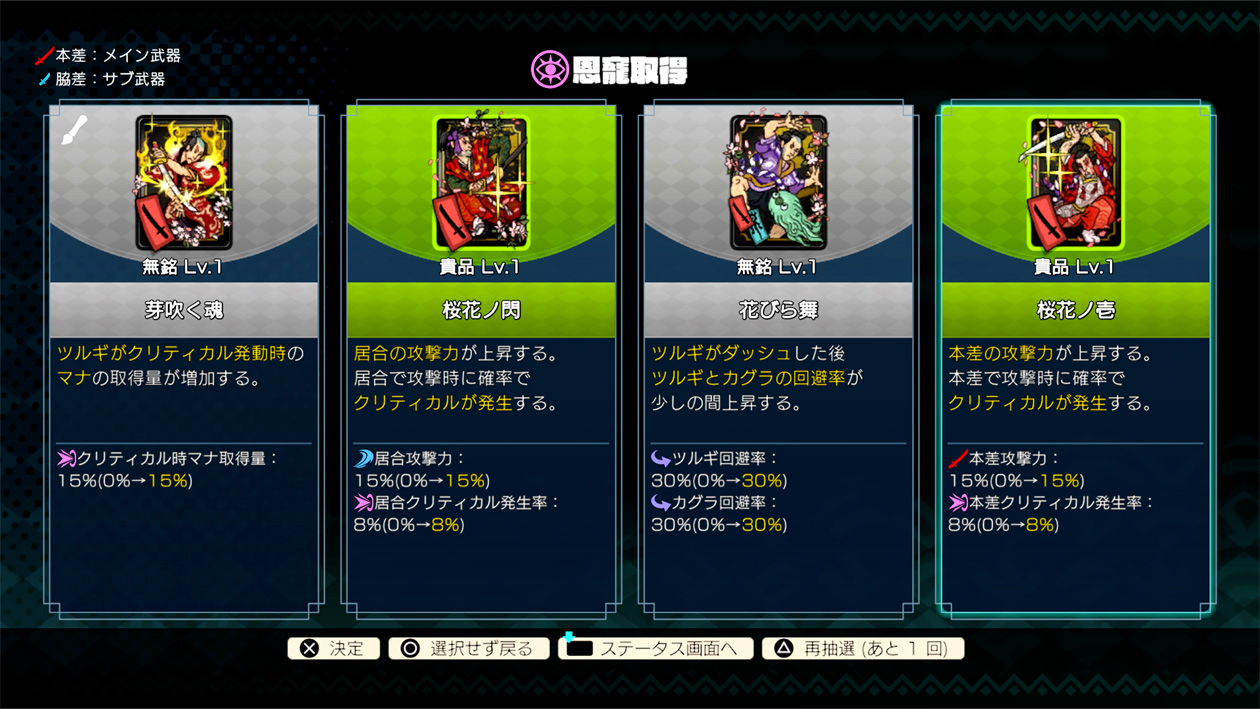Image resolution: width=1260 pixels, height=709 pixels.
Task: Confirm selection with 決定
Action: click(x=334, y=648)
